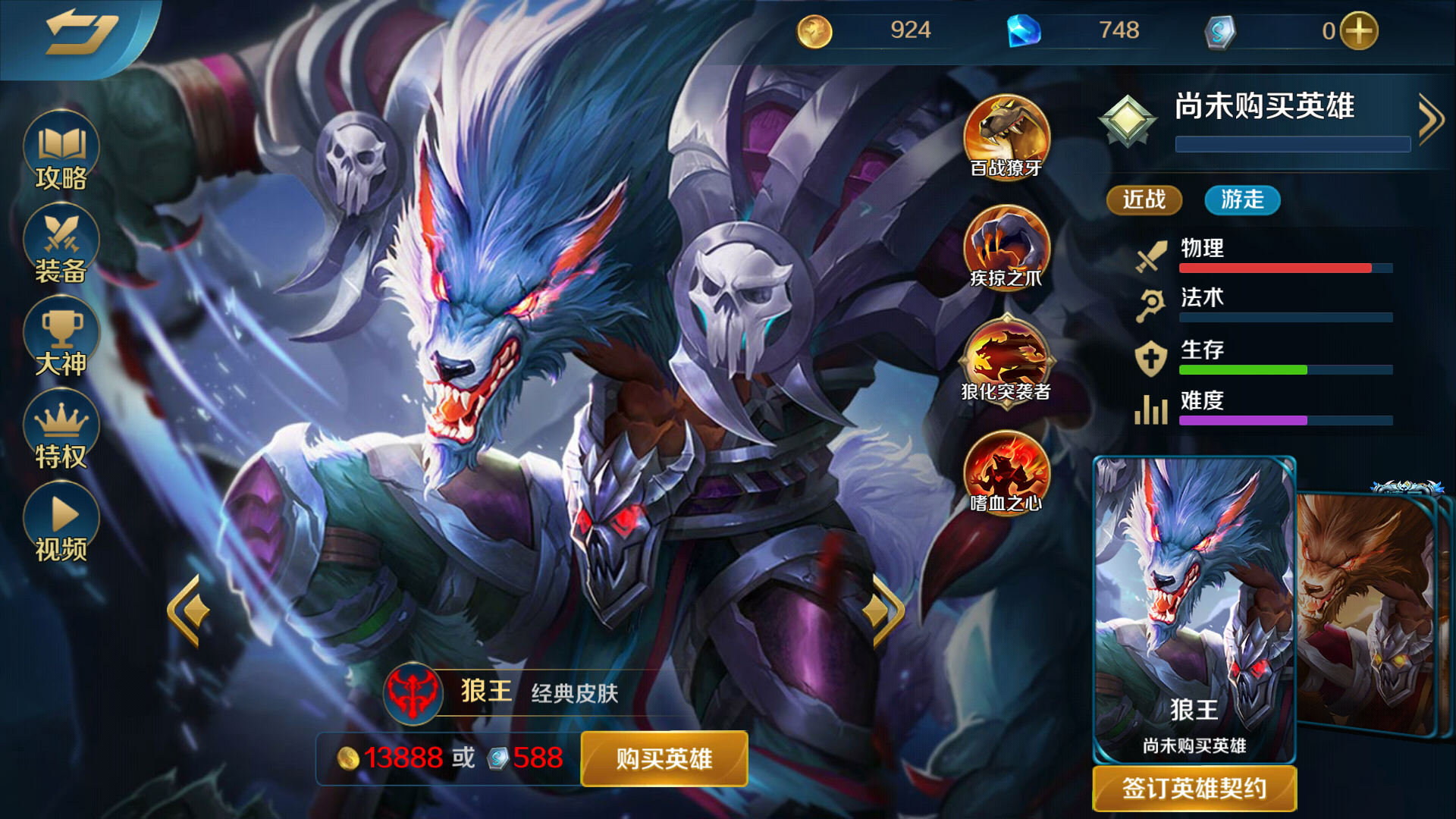The image size is (1456, 819).
Task: Select the 近战 (melee) role tag
Action: pyautogui.click(x=1144, y=199)
